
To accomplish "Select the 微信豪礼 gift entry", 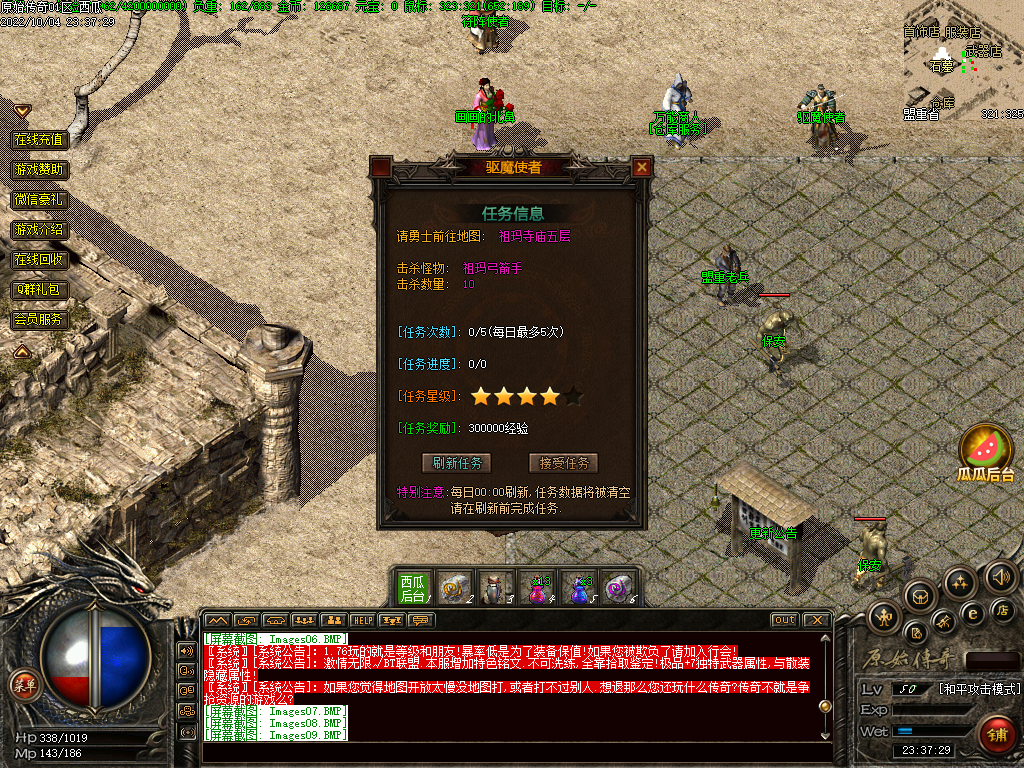I will (39, 200).
